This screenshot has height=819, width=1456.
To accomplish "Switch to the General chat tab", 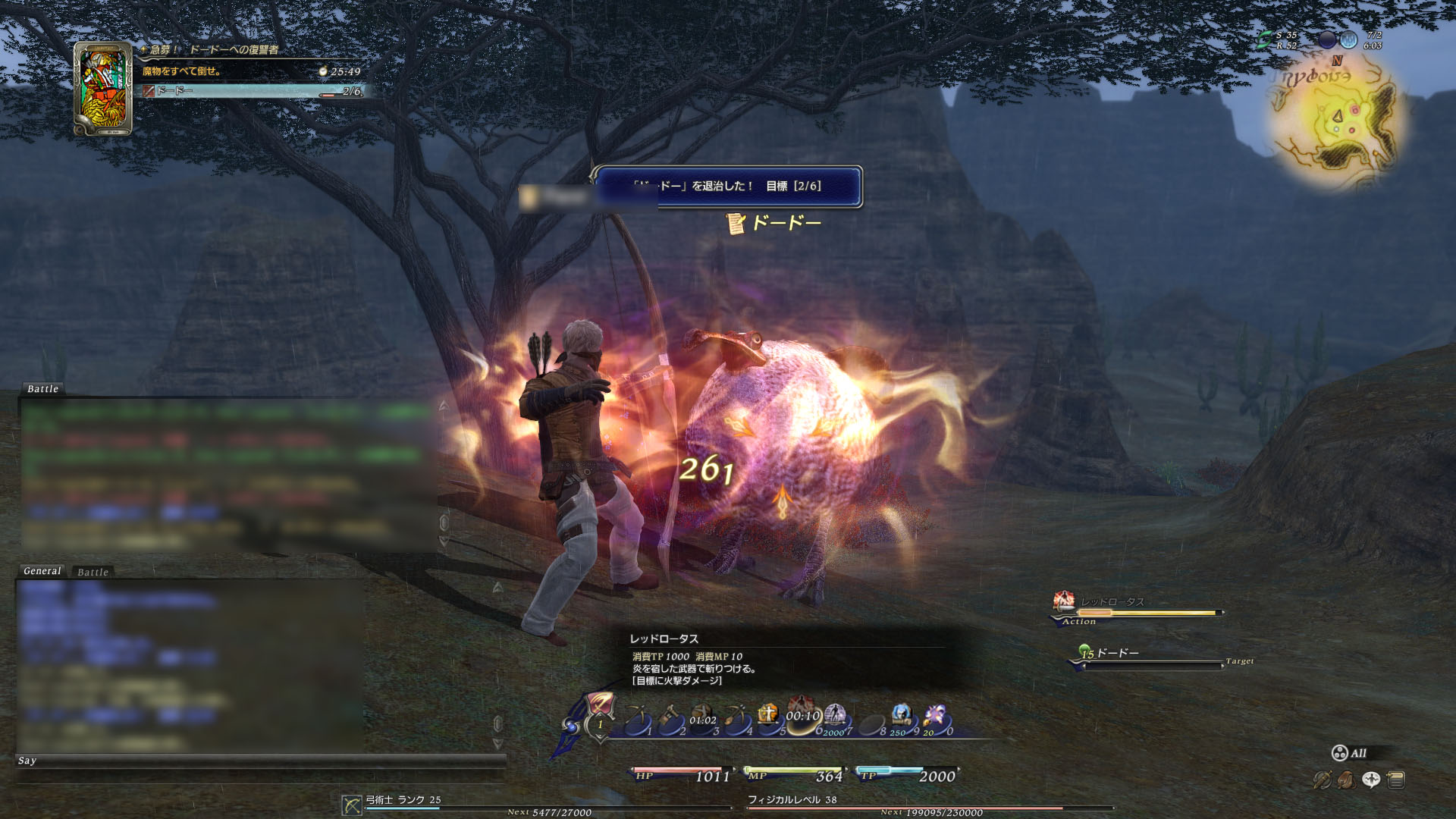I will coord(42,571).
